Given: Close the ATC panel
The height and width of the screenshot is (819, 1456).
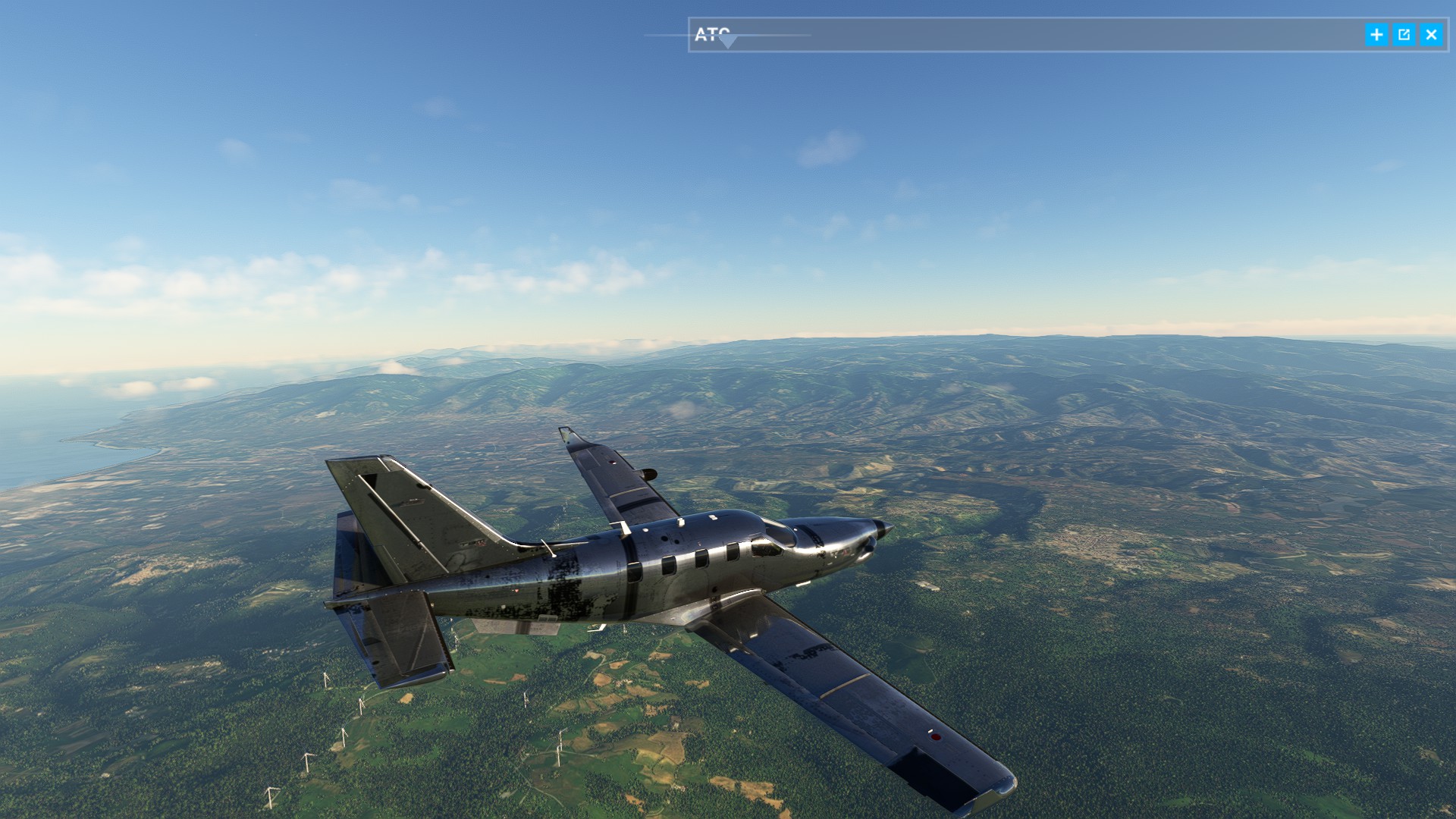Looking at the screenshot, I should (x=1431, y=35).
